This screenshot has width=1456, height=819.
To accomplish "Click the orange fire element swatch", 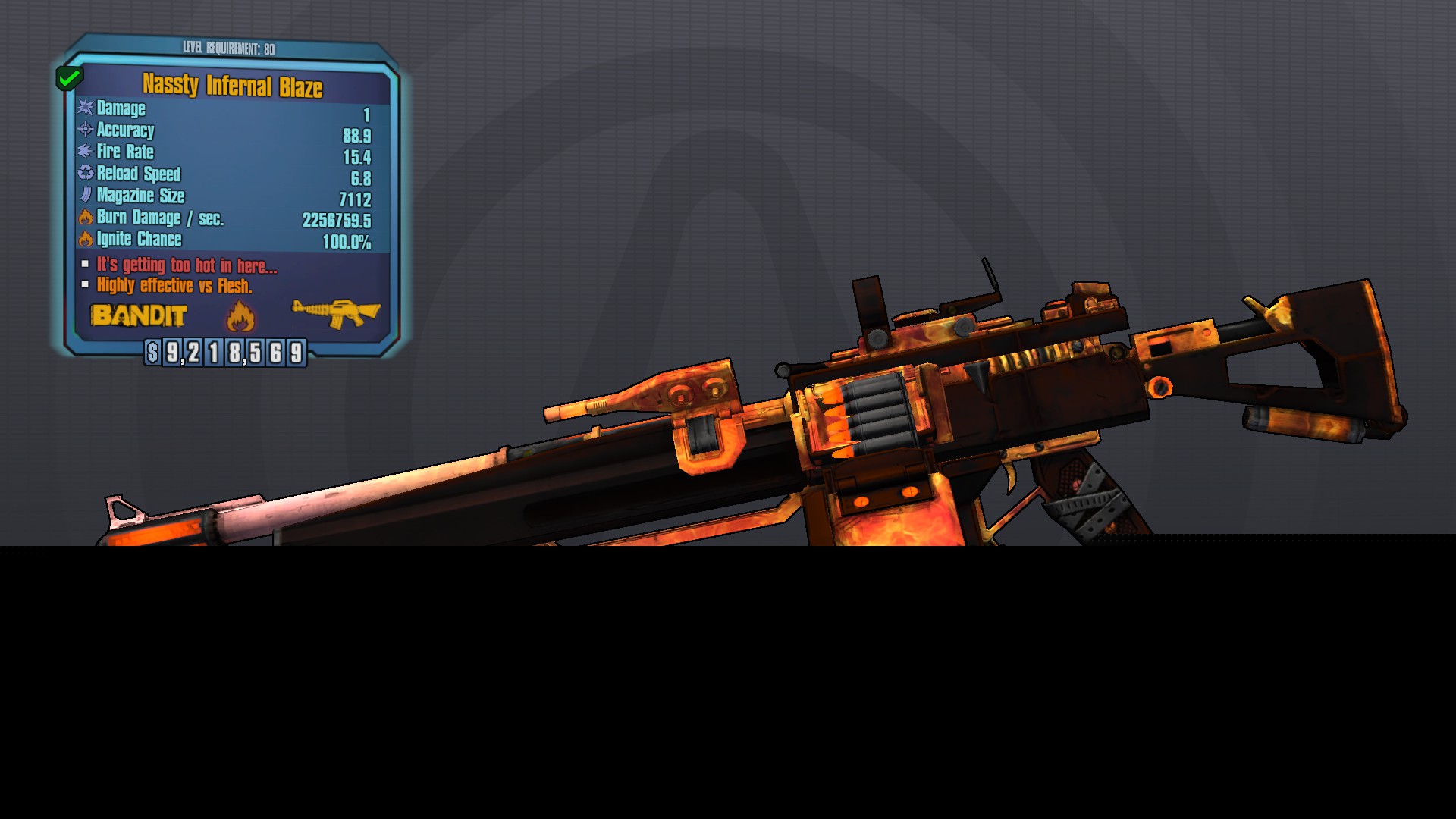I will [240, 318].
